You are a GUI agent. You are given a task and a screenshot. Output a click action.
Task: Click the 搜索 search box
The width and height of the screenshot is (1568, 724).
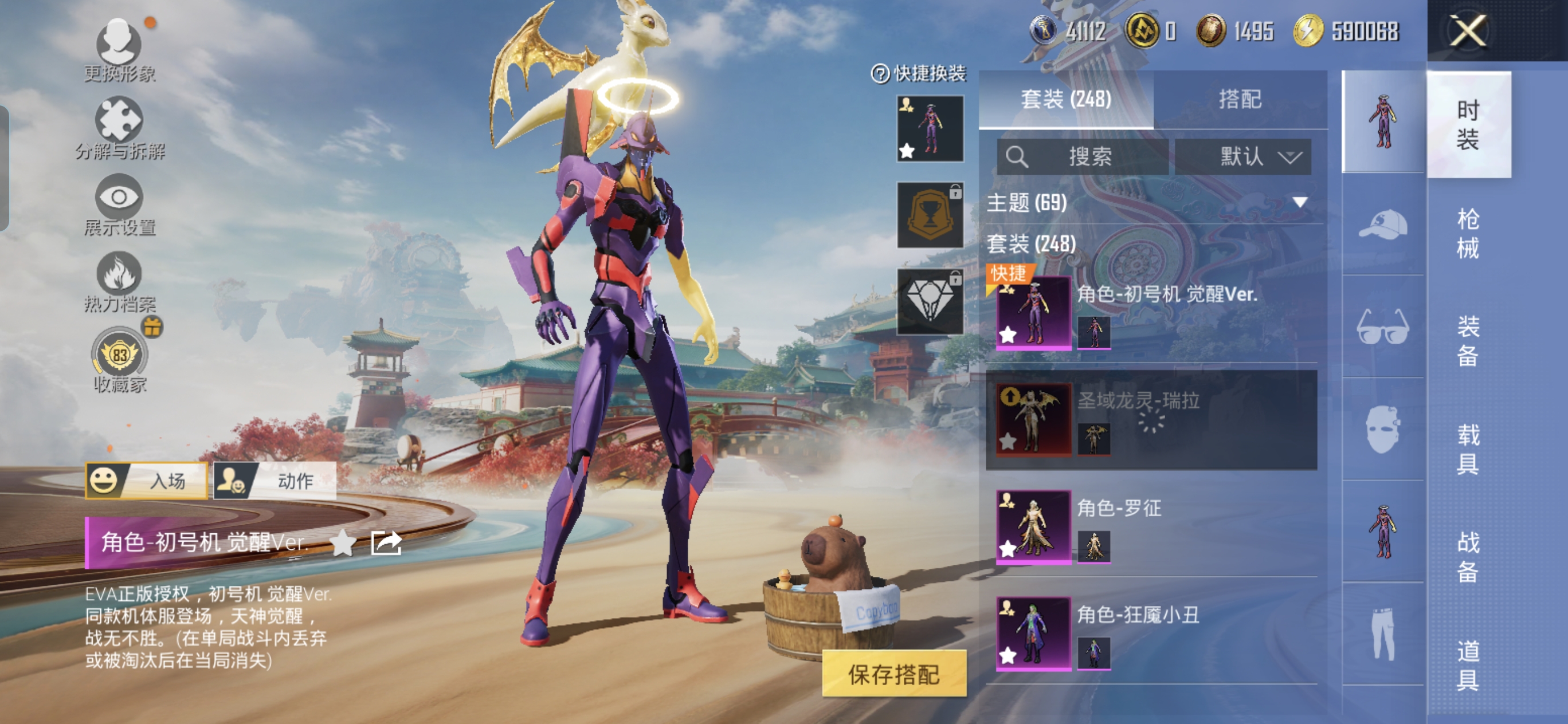click(x=1082, y=157)
